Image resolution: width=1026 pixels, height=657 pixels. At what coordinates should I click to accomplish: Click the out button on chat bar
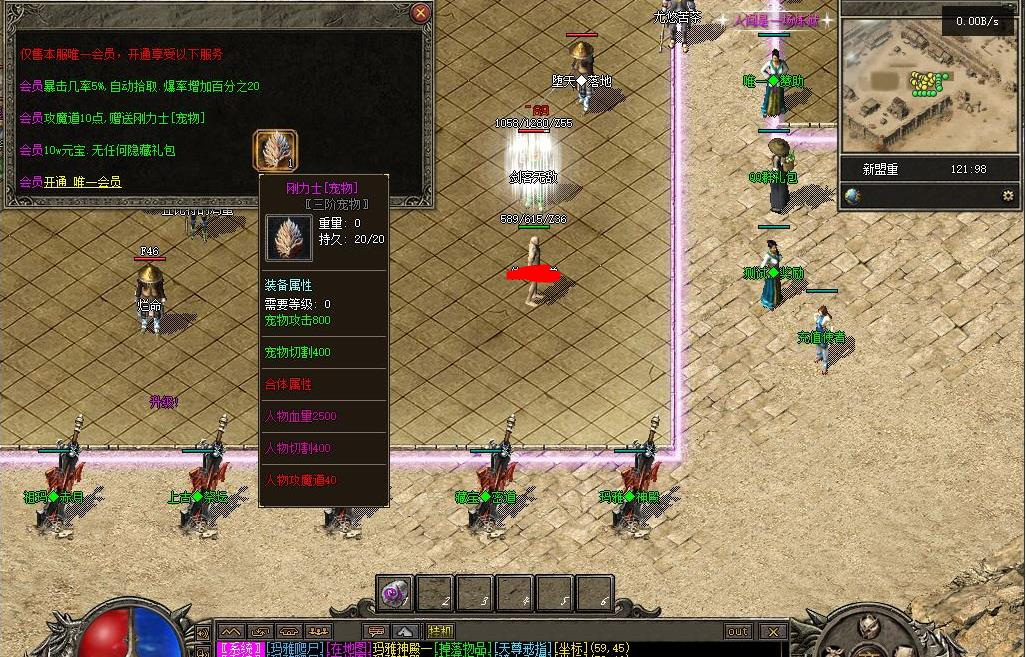coord(738,632)
